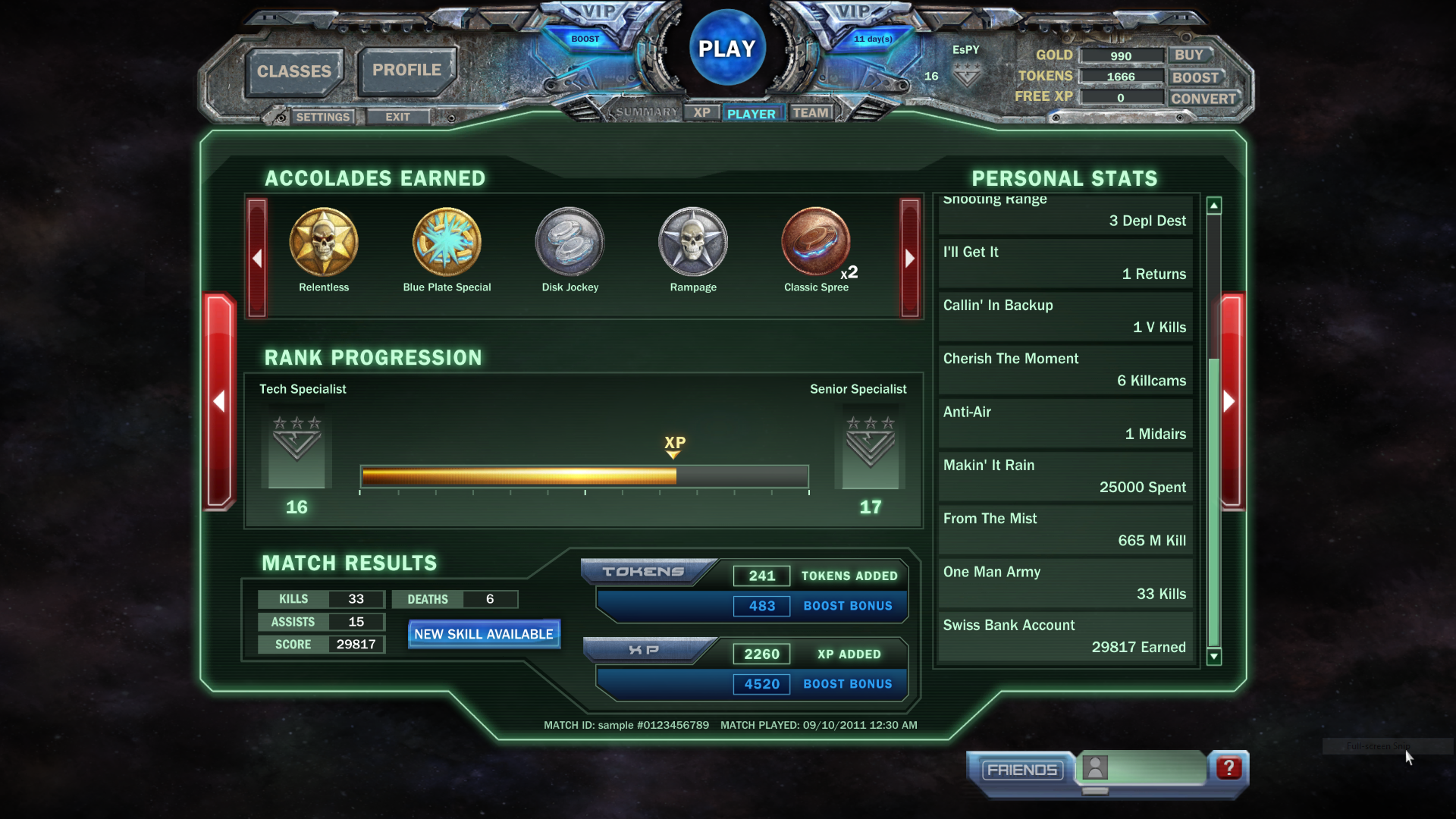The width and height of the screenshot is (1456, 819).
Task: Show previous accolades with left arrow
Action: click(x=257, y=258)
